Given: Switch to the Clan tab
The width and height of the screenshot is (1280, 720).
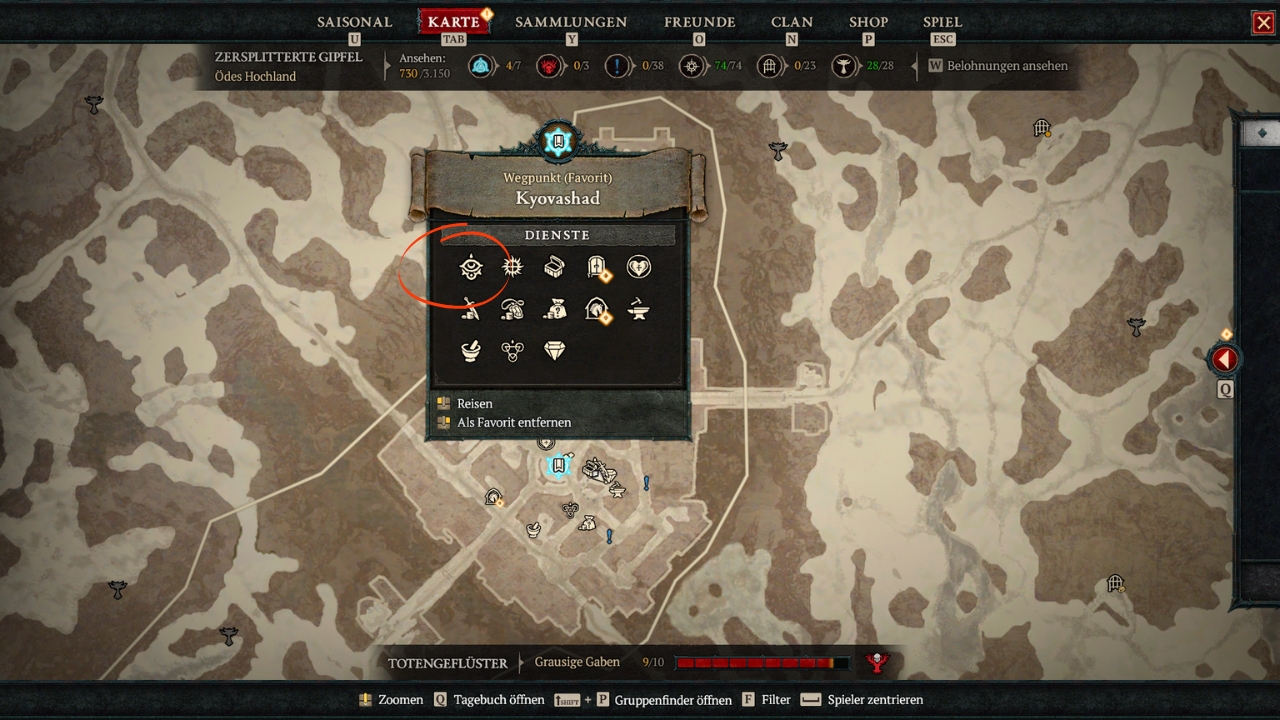Looking at the screenshot, I should pos(791,22).
